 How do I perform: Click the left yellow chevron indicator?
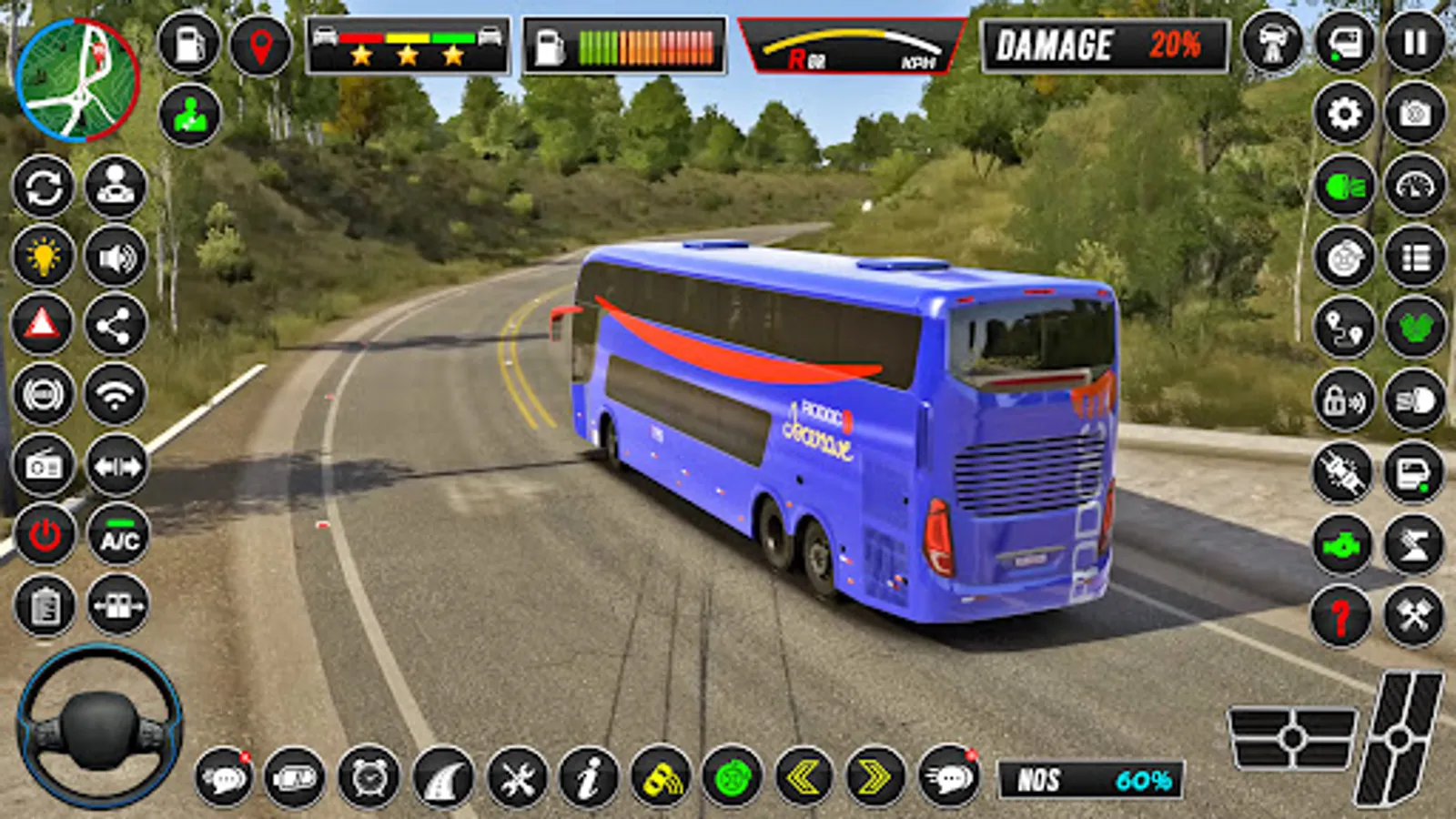805,778
